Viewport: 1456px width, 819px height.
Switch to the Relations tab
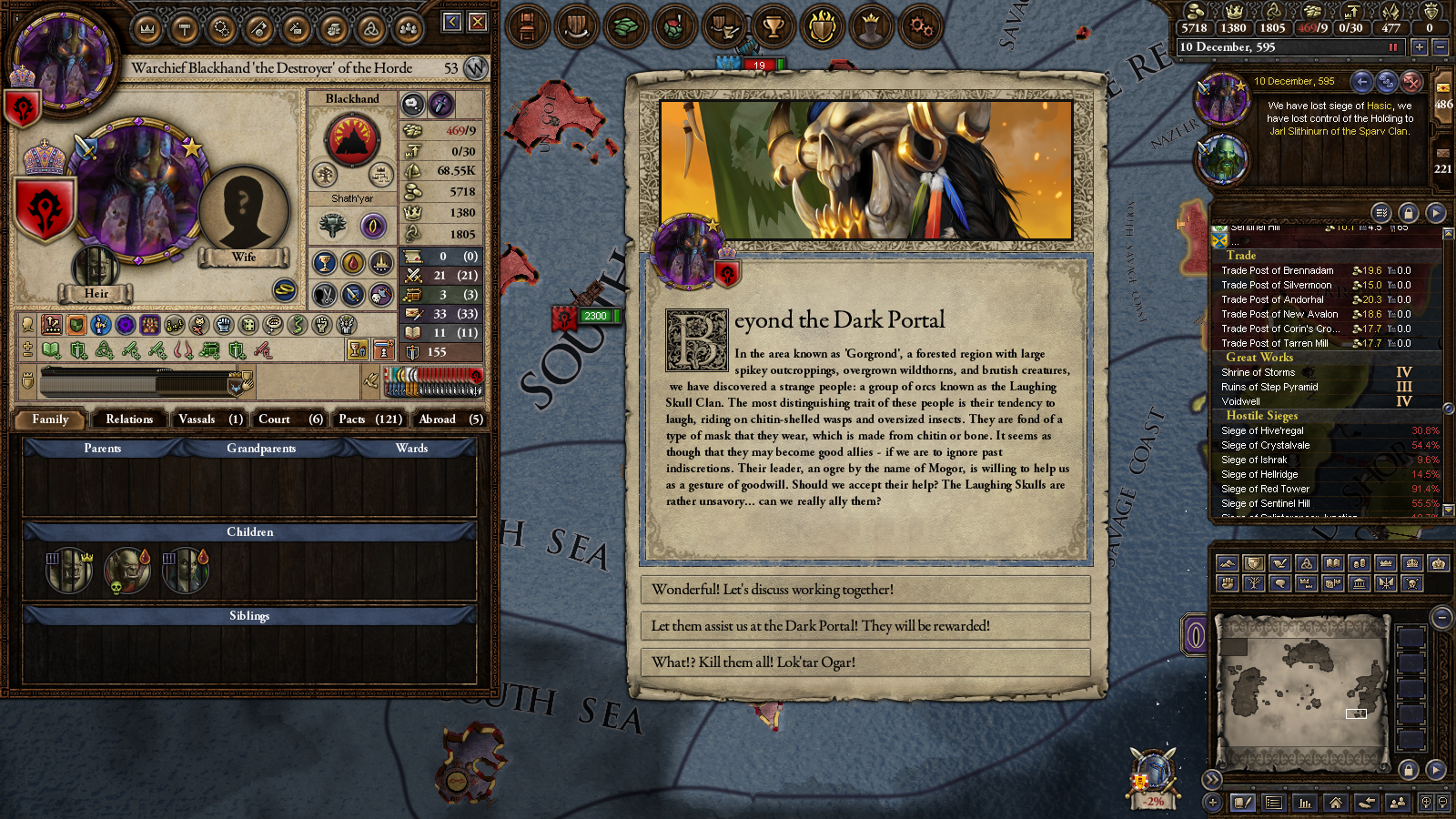[x=129, y=420]
